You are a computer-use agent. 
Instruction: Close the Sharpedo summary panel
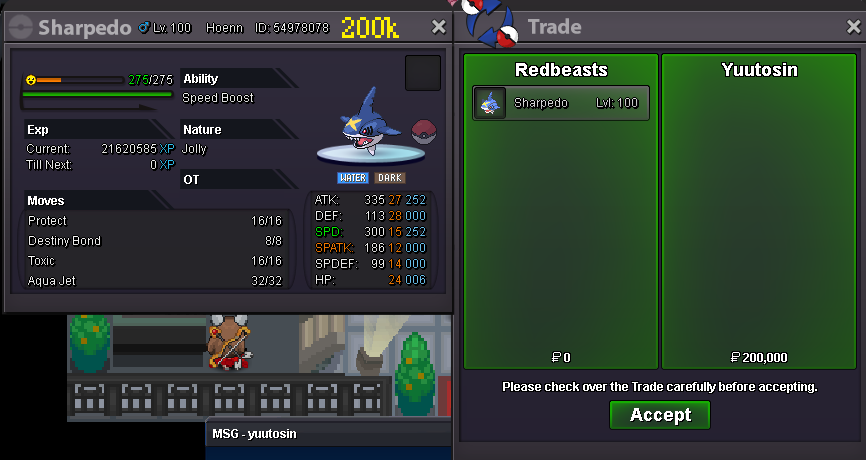point(438,27)
